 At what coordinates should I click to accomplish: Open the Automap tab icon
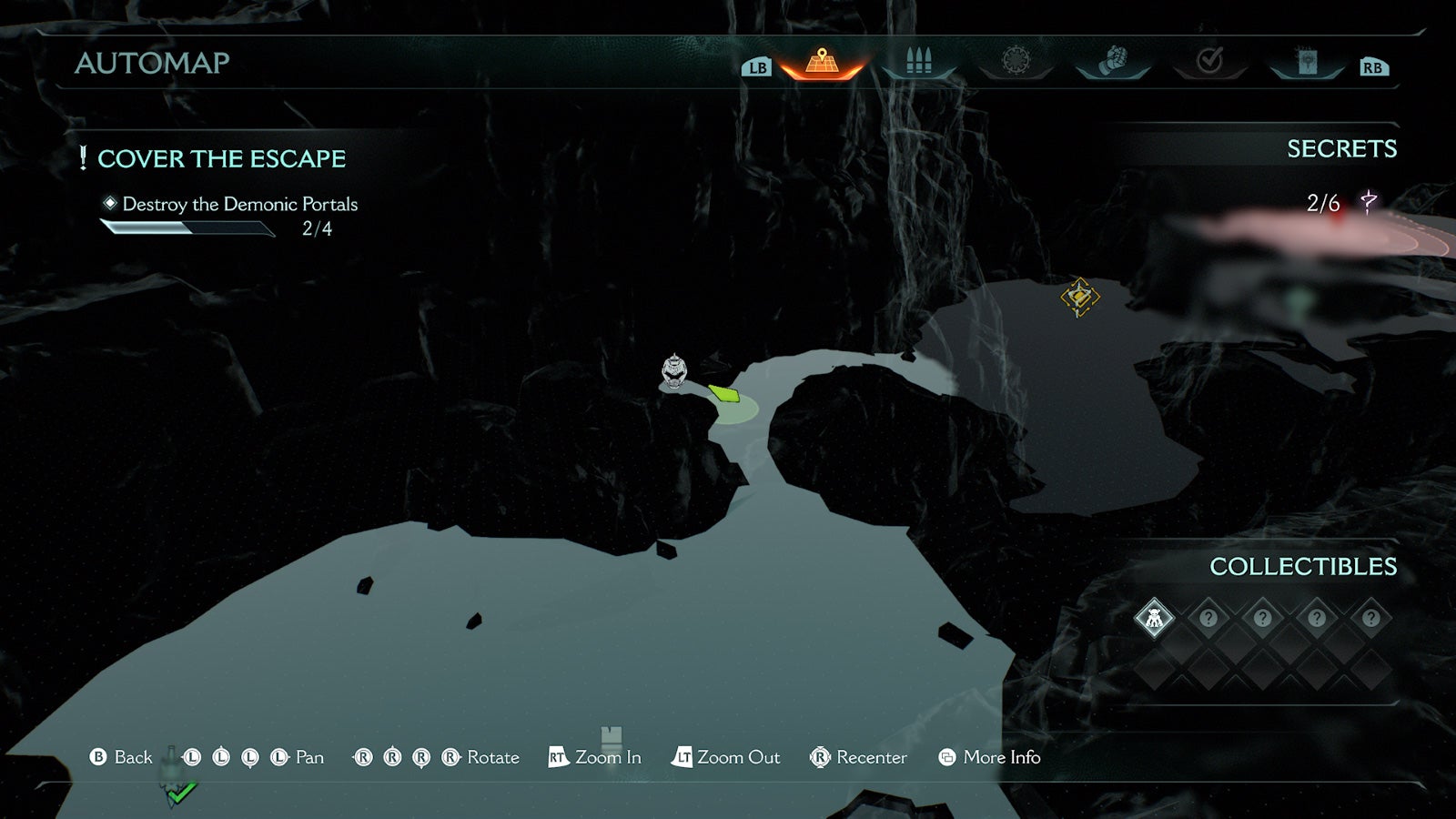tap(822, 64)
